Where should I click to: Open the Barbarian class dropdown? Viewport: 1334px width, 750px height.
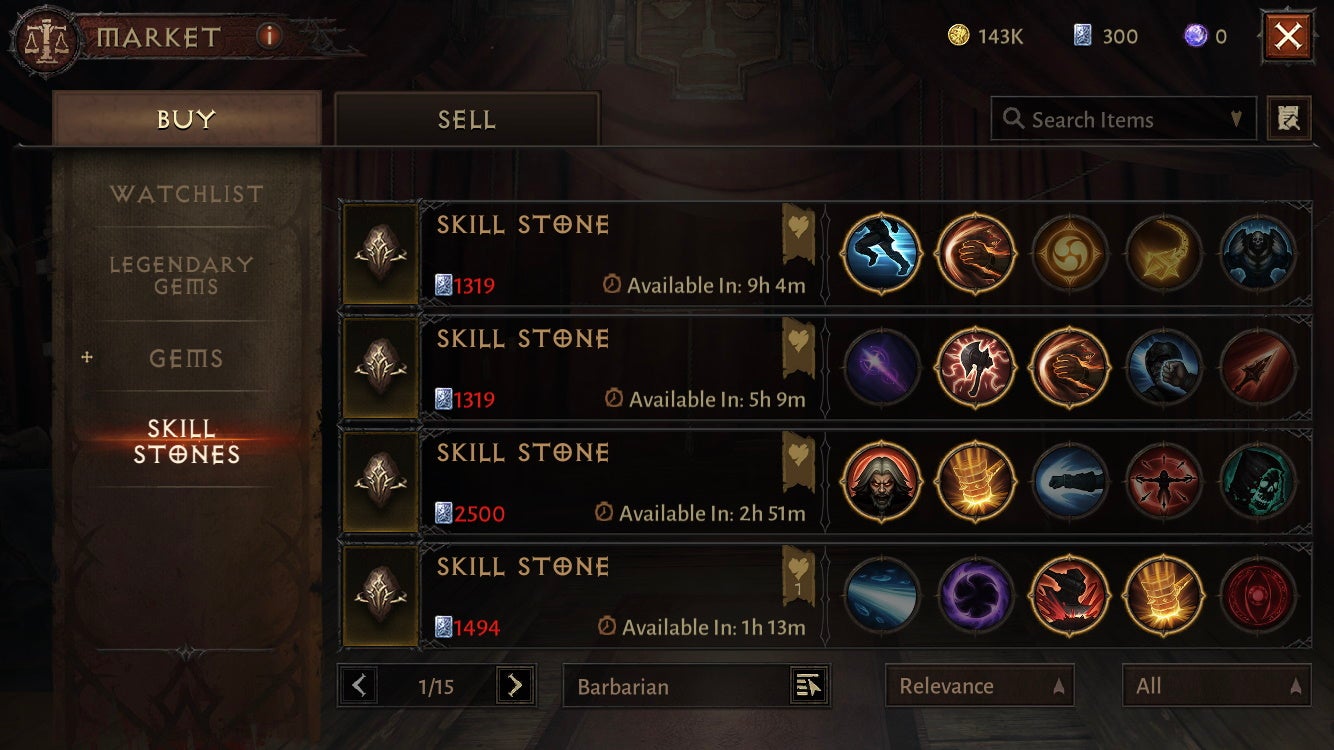695,686
